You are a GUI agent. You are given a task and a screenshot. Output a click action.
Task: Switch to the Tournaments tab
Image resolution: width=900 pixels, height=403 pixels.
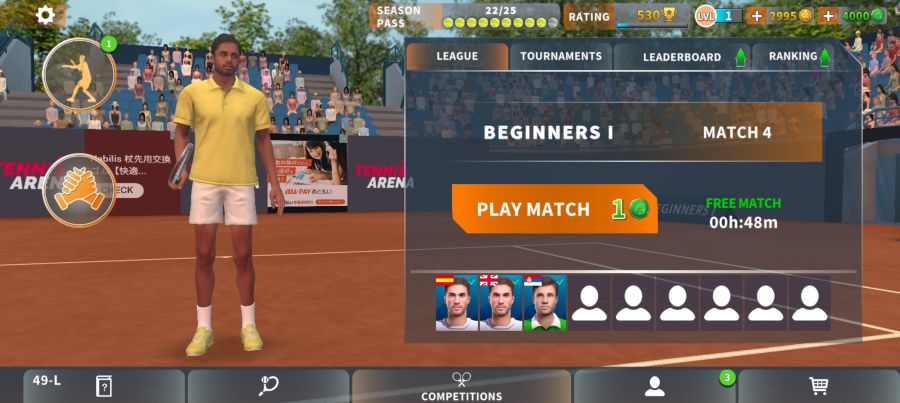(561, 56)
